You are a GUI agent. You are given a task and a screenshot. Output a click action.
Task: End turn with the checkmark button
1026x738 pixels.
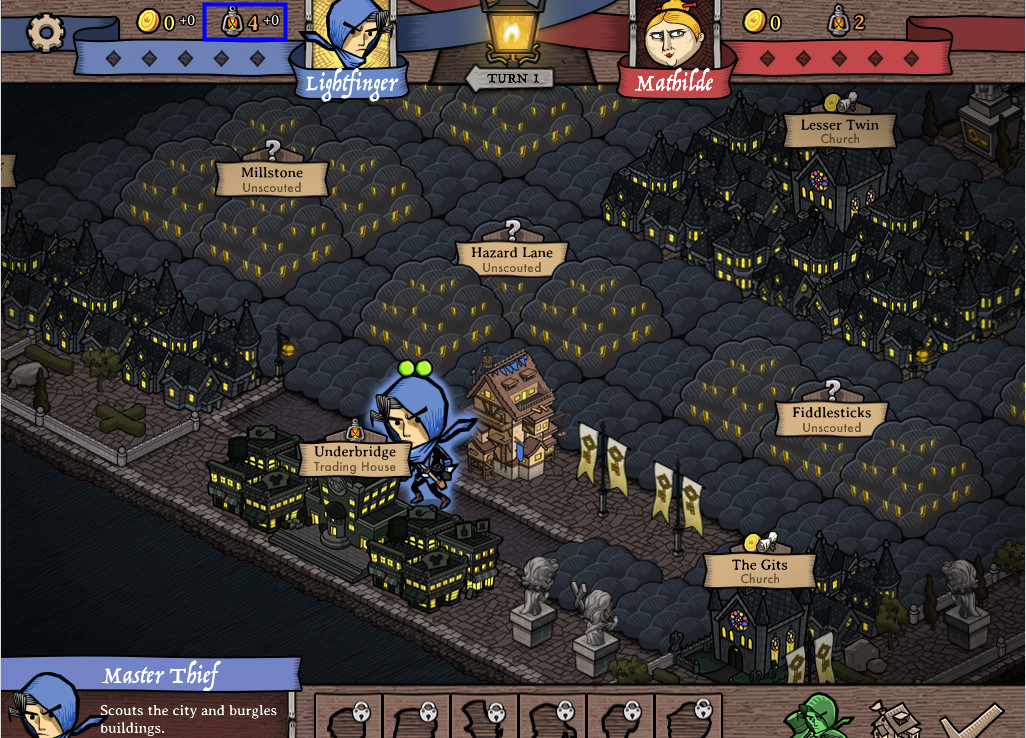[x=972, y=718]
